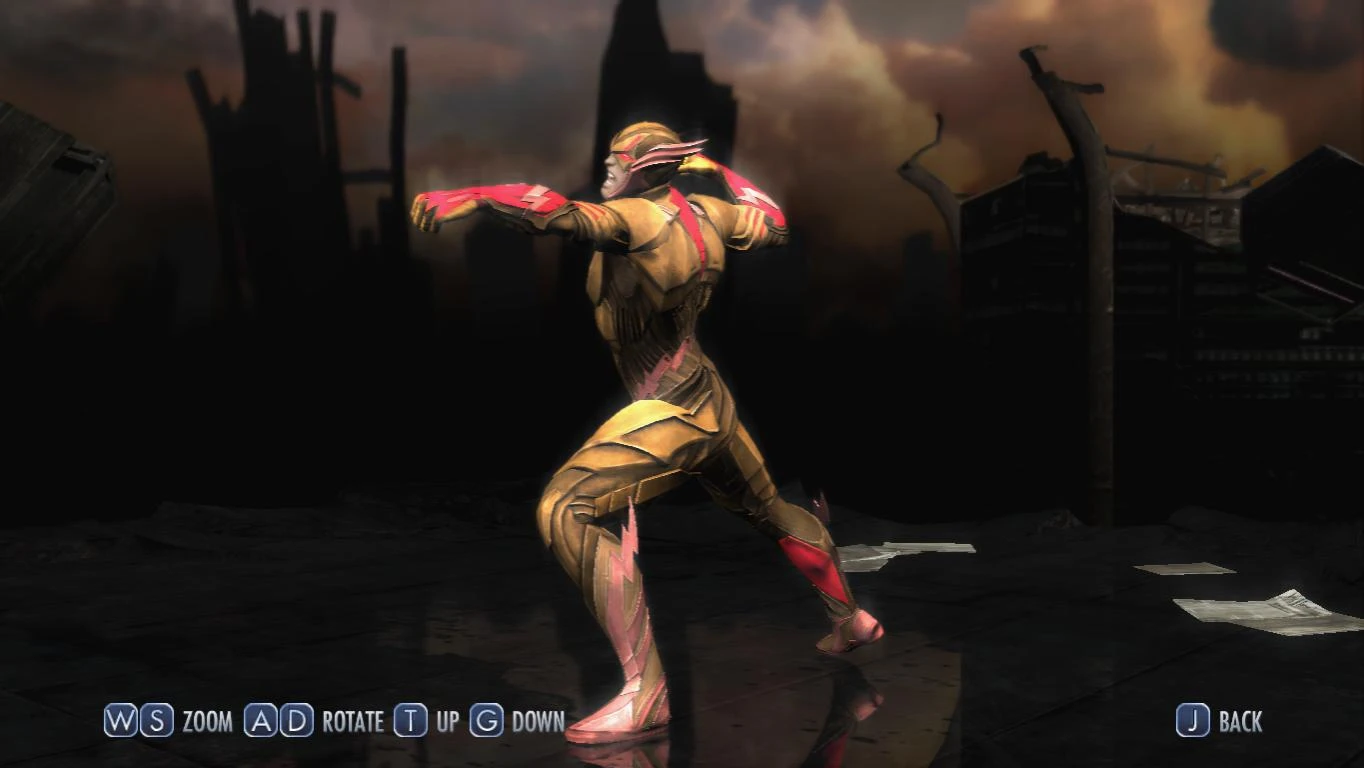Toggle the DOWN camera control

click(537, 720)
